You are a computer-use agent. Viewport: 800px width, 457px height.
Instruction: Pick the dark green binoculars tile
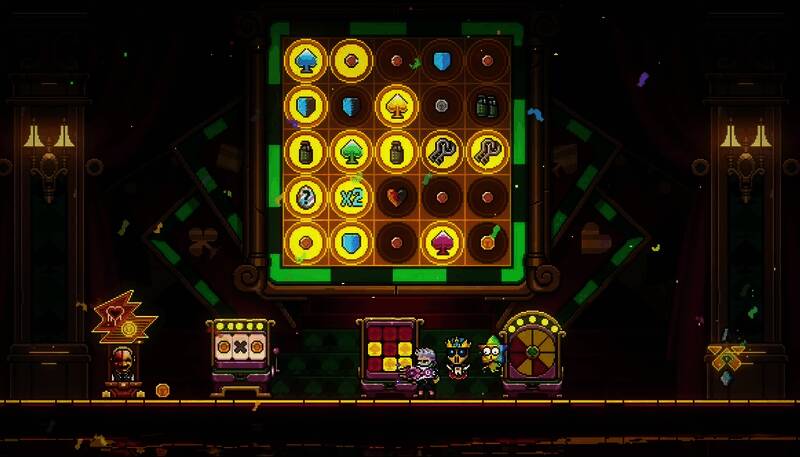coord(487,105)
